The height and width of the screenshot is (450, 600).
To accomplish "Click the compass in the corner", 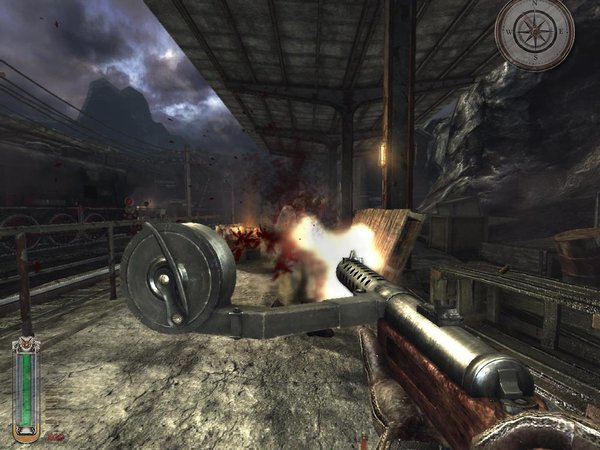I will [x=534, y=33].
